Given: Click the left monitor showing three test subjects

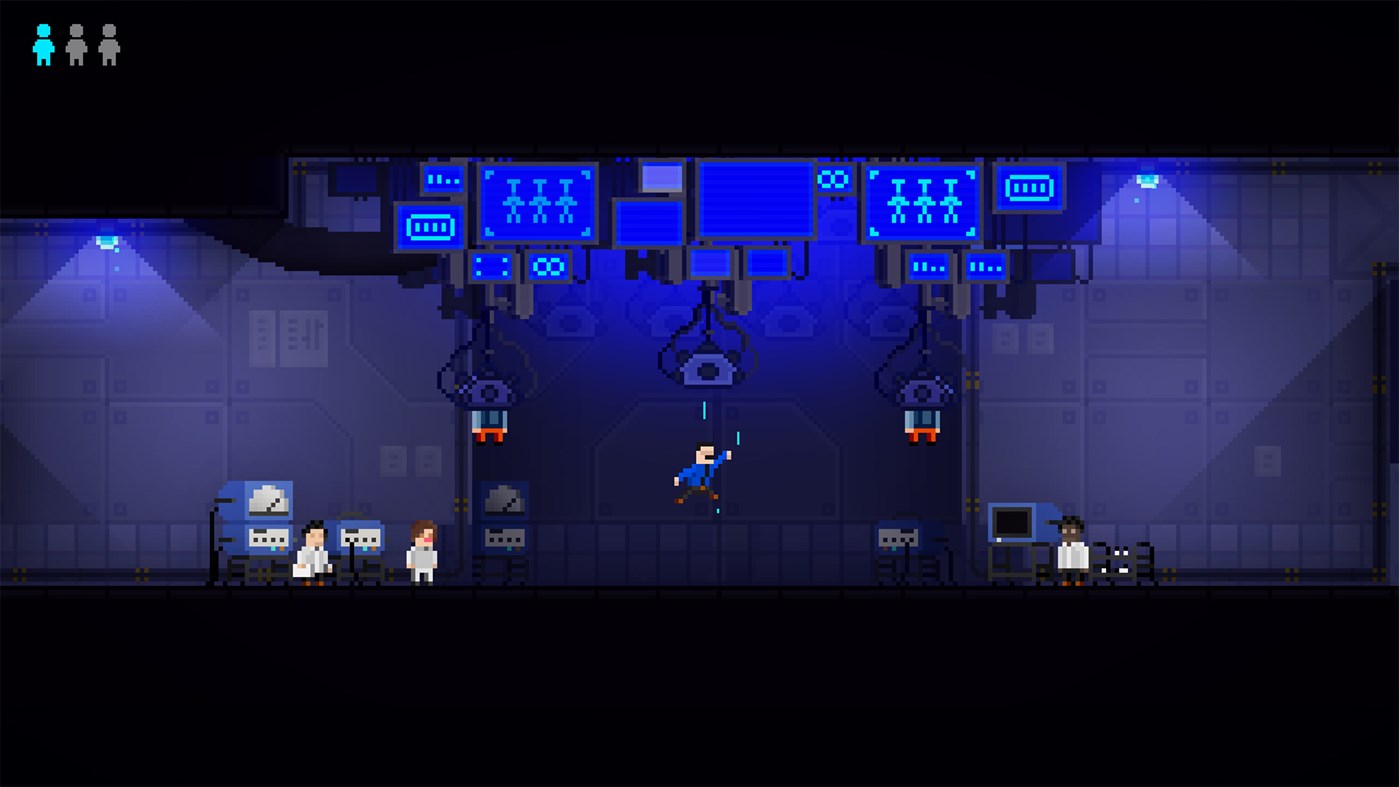Looking at the screenshot, I should [538, 201].
